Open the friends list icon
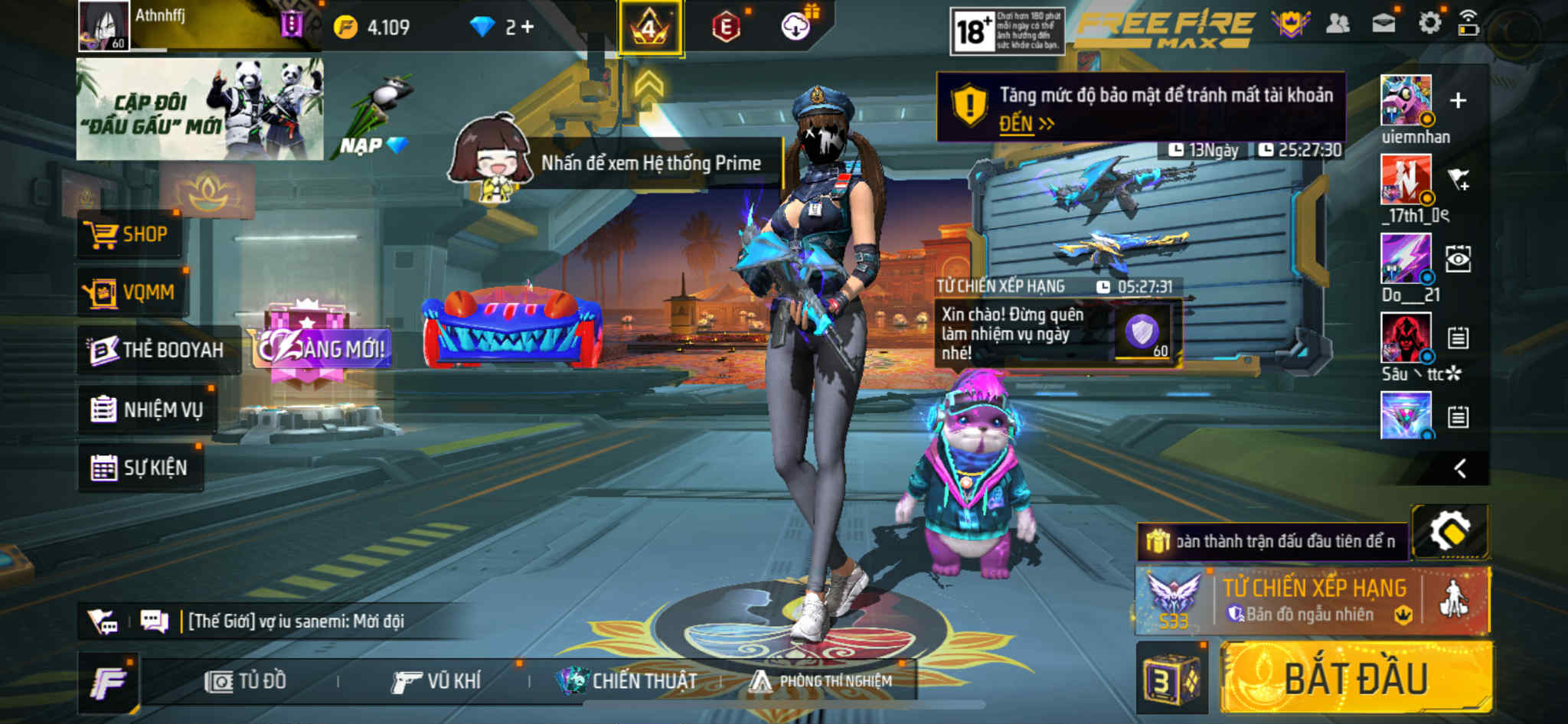This screenshot has width=1568, height=724. pos(1338,24)
